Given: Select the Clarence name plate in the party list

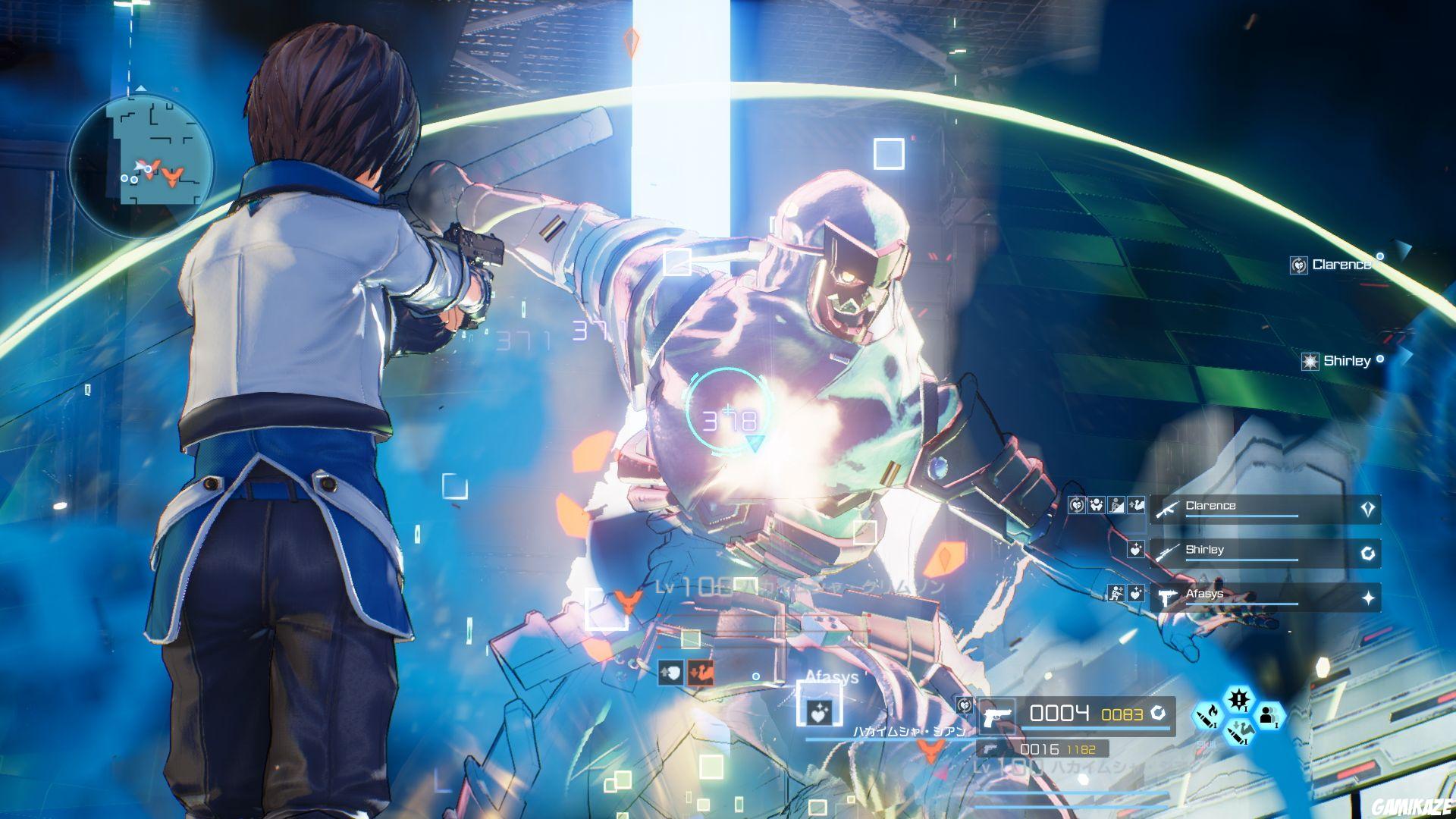Looking at the screenshot, I should click(x=1211, y=505).
